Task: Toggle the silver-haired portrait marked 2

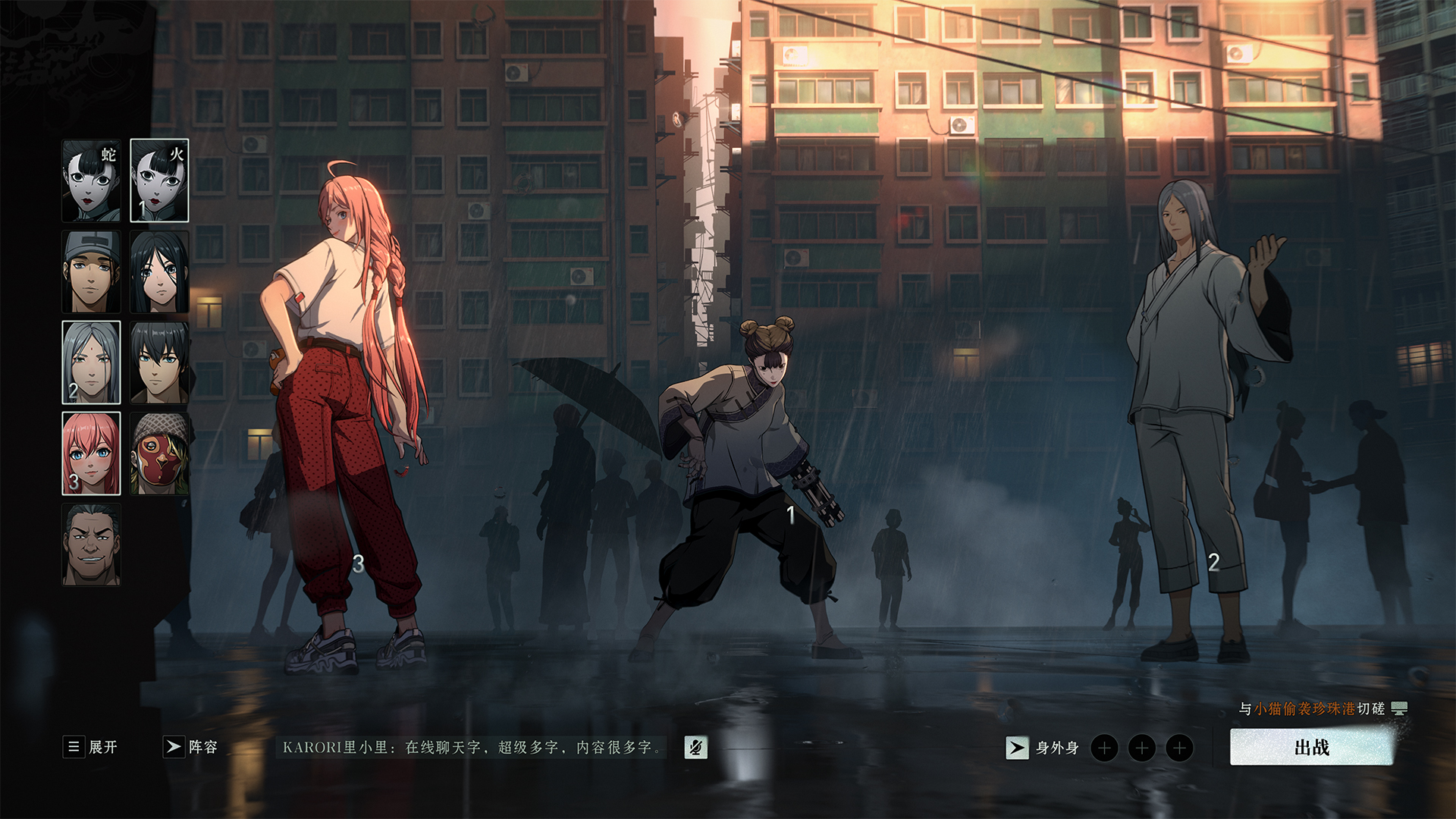Action: point(90,362)
